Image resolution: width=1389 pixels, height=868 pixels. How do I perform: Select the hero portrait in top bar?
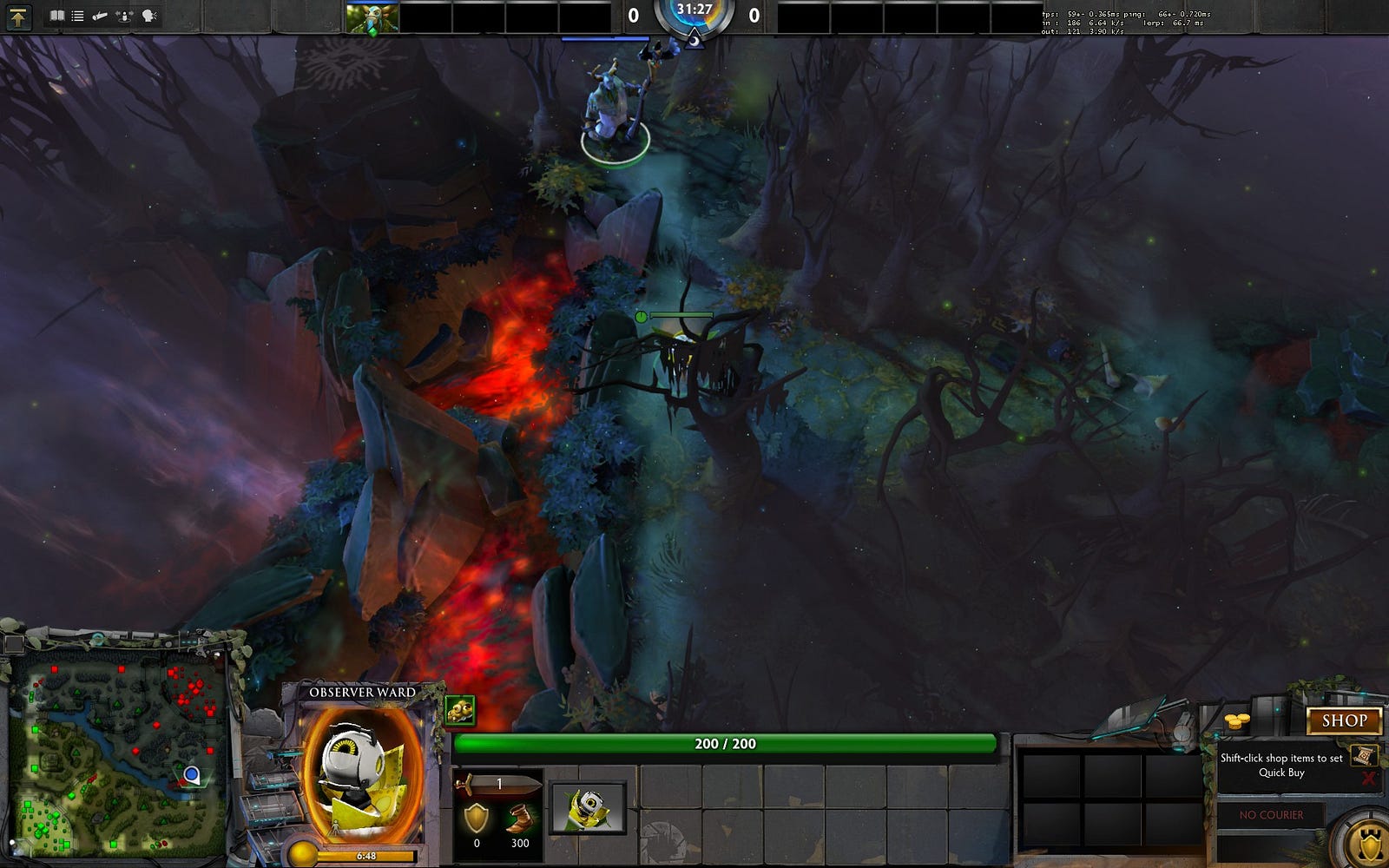(372, 17)
